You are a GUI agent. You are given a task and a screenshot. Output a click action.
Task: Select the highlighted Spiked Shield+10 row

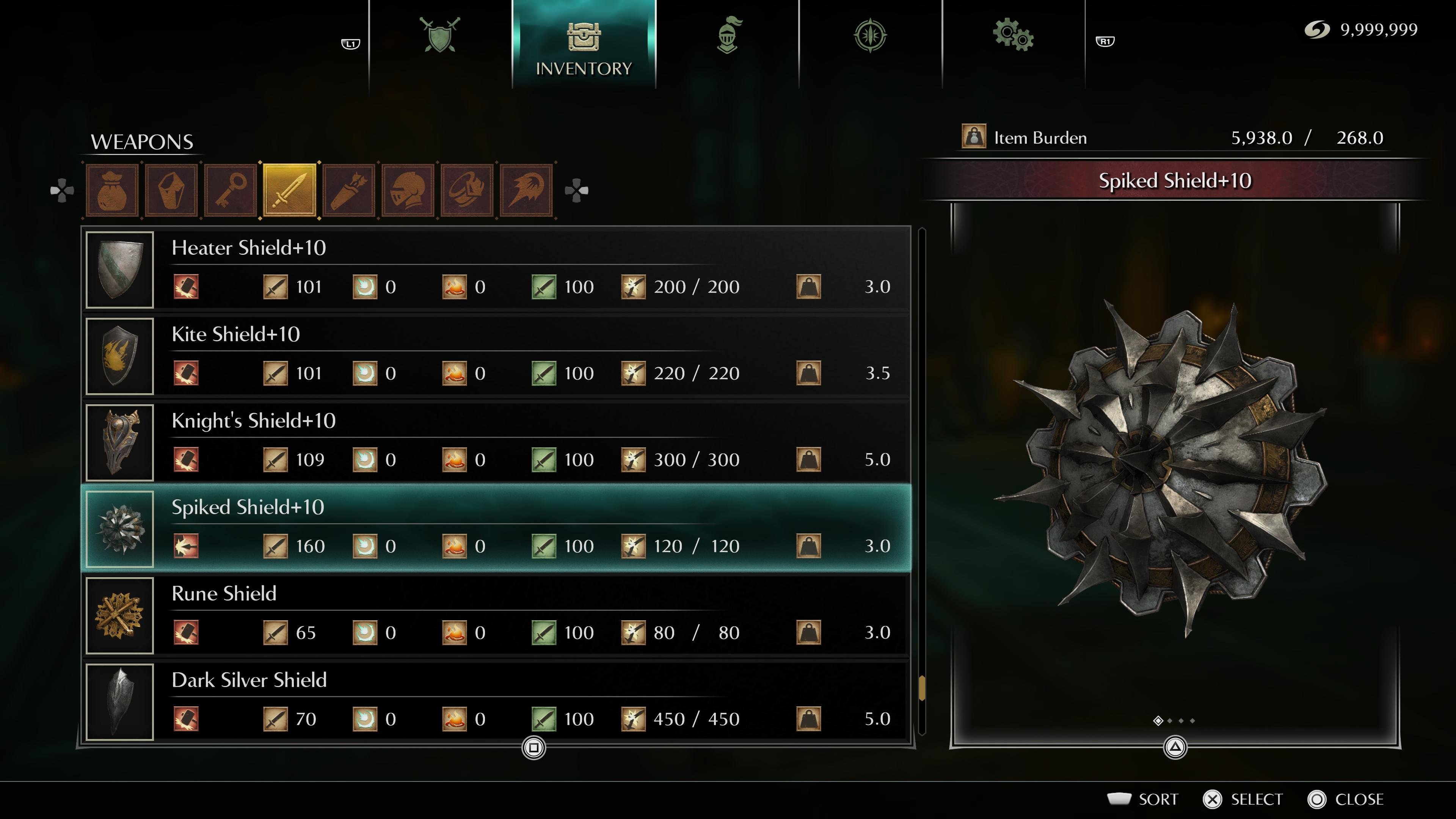pyautogui.click(x=497, y=529)
